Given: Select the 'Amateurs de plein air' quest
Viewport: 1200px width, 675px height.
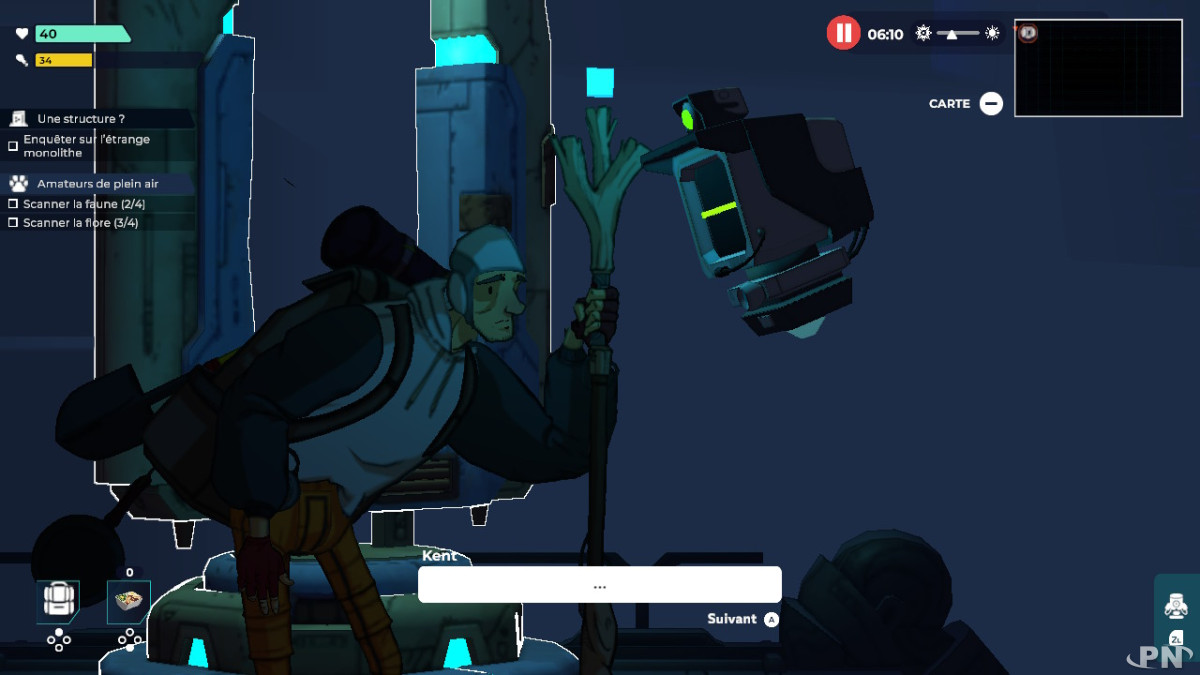Looking at the screenshot, I should tap(98, 184).
